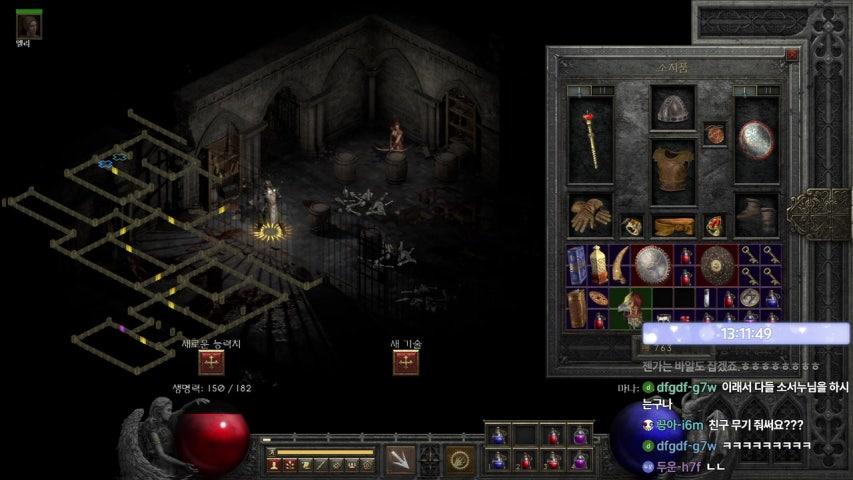Select the equipped belt slot
This screenshot has width=853, height=480.
tap(672, 226)
